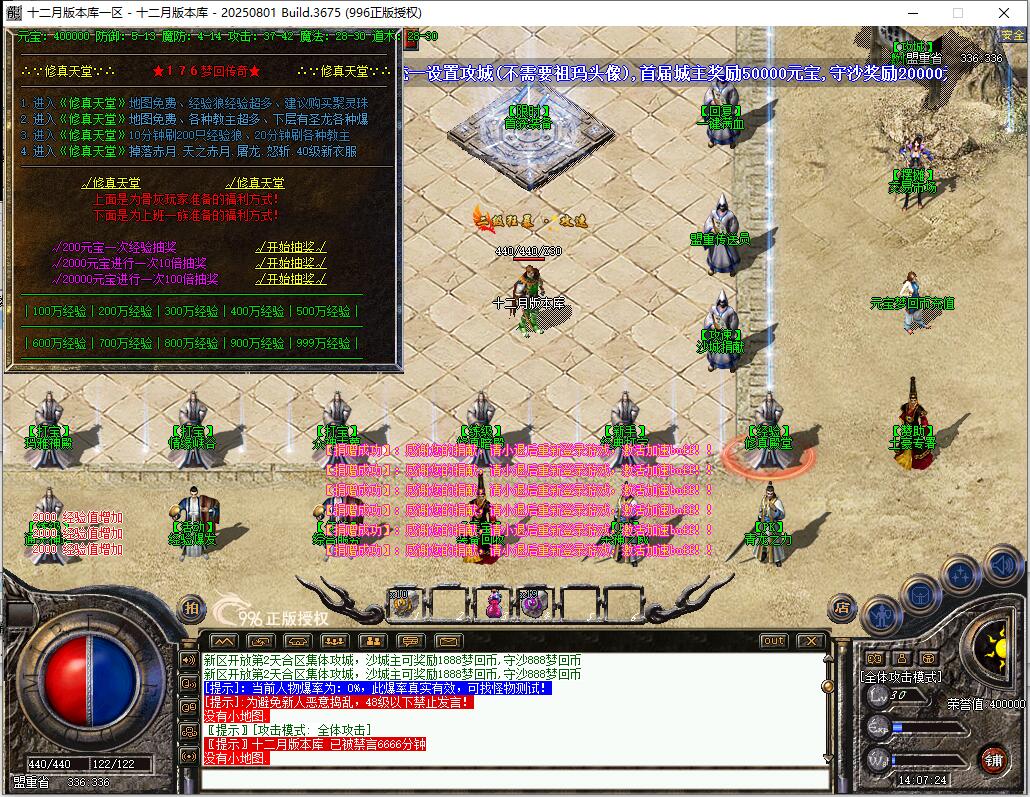Switch the 全体攻击模式 attack mode label
Viewport: 1030px width, 797px height.
[902, 677]
